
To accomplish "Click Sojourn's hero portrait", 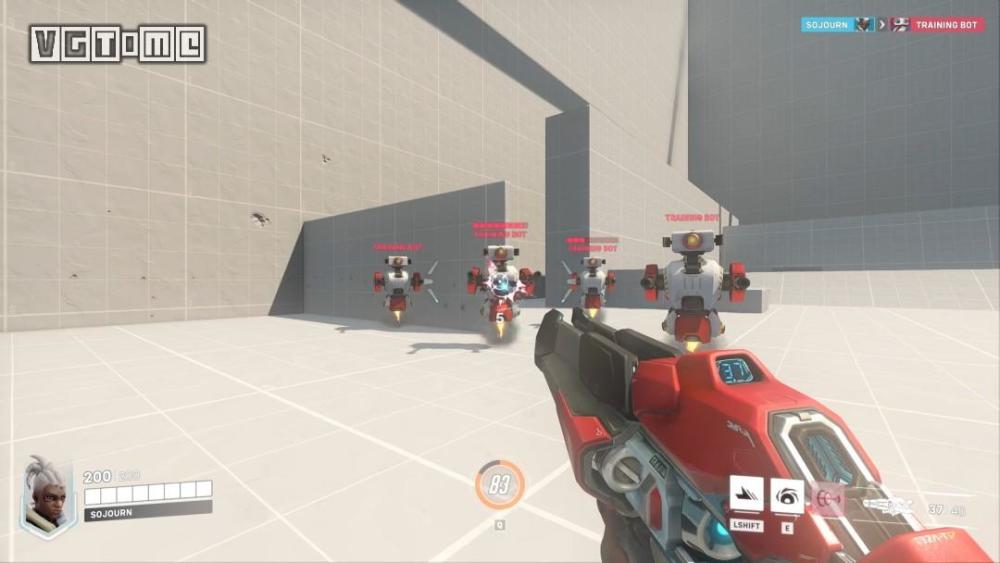I will (48, 496).
